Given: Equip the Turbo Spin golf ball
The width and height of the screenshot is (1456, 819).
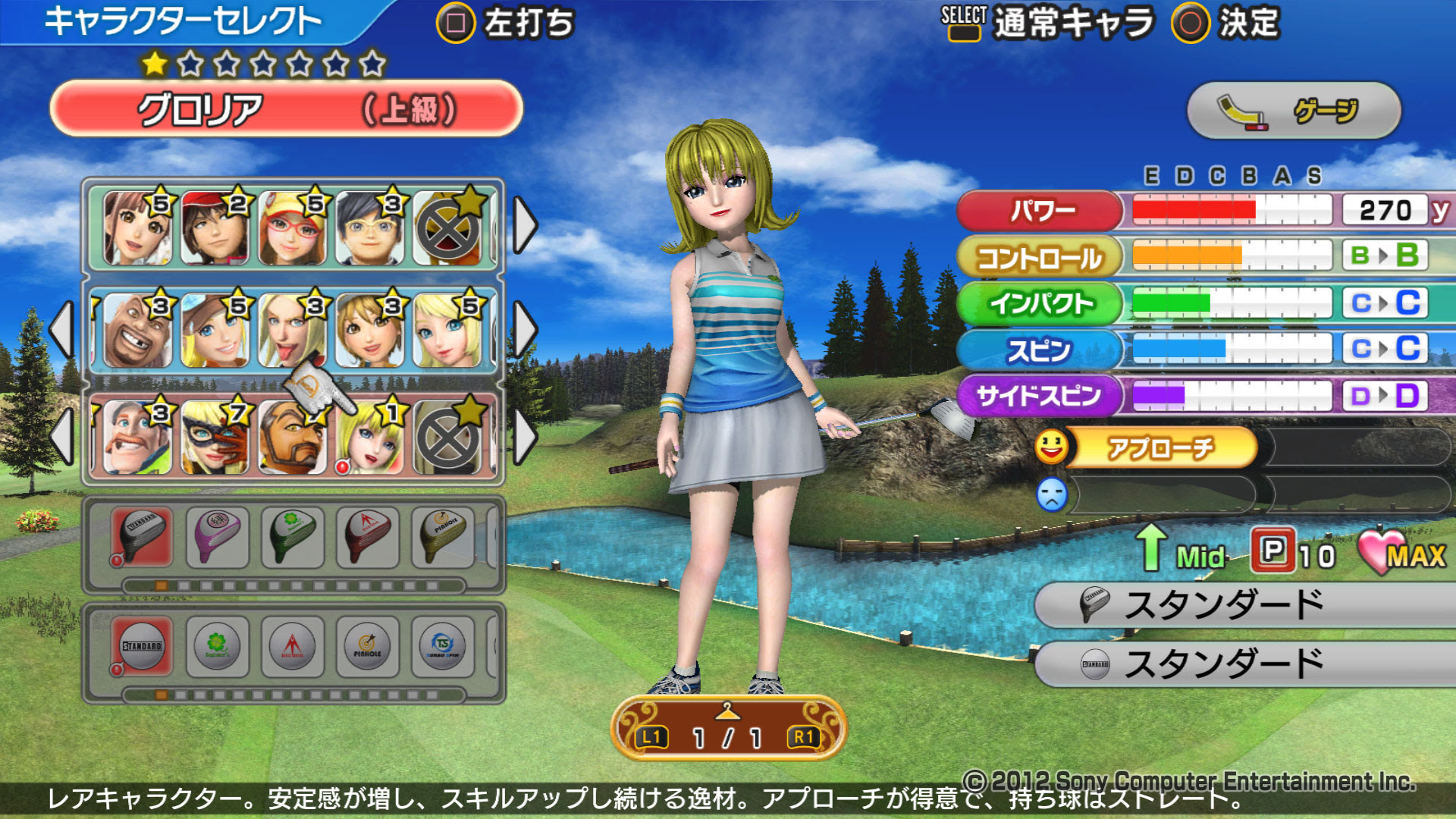Looking at the screenshot, I should click(x=443, y=646).
